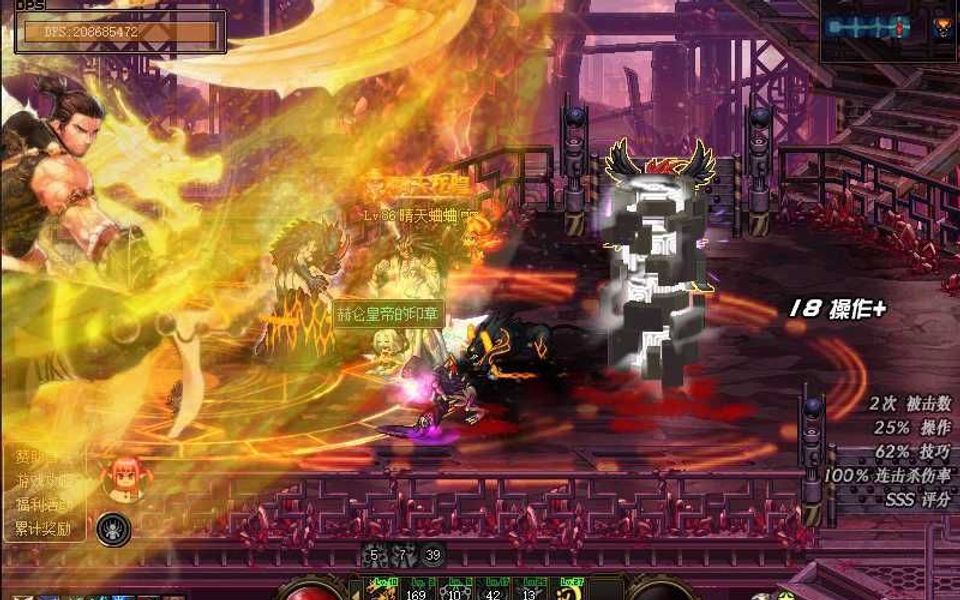The image size is (960, 600).
Task: Open the 累计奖励 rewards menu entry
Action: click(43, 529)
